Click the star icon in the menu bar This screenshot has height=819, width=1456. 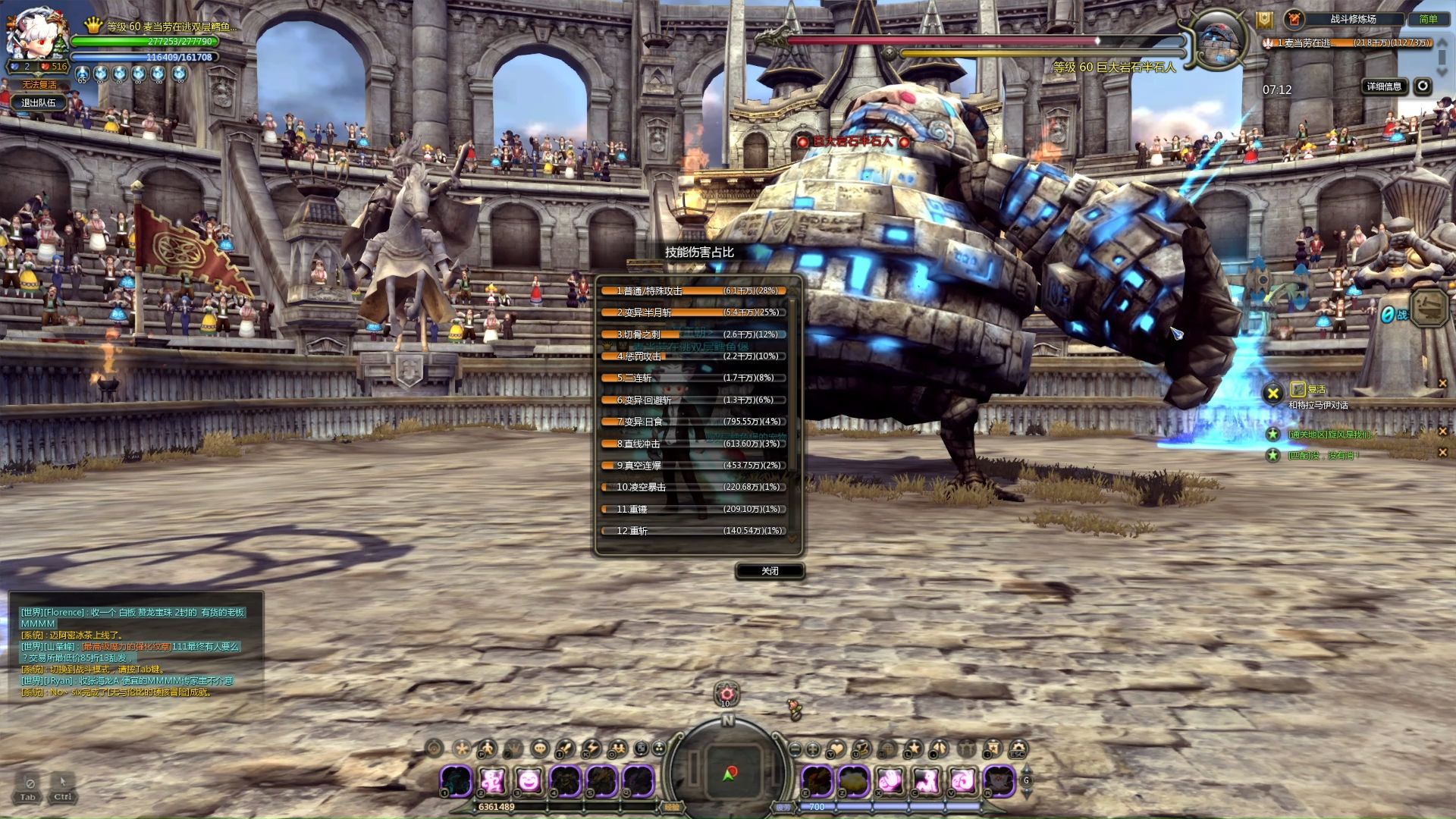tap(914, 749)
